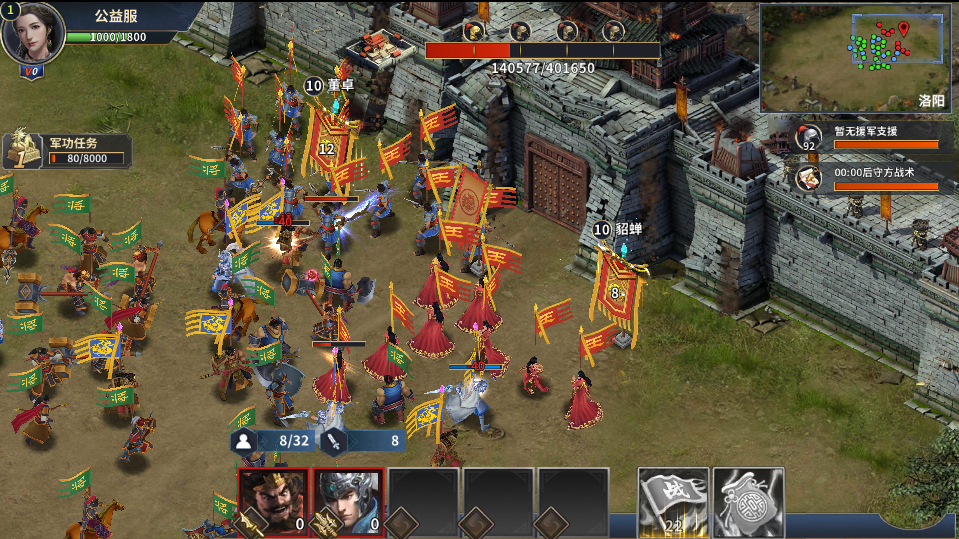Screen dimensions: 959x539
Task: Click the sword attack count icon
Action: 334,440
